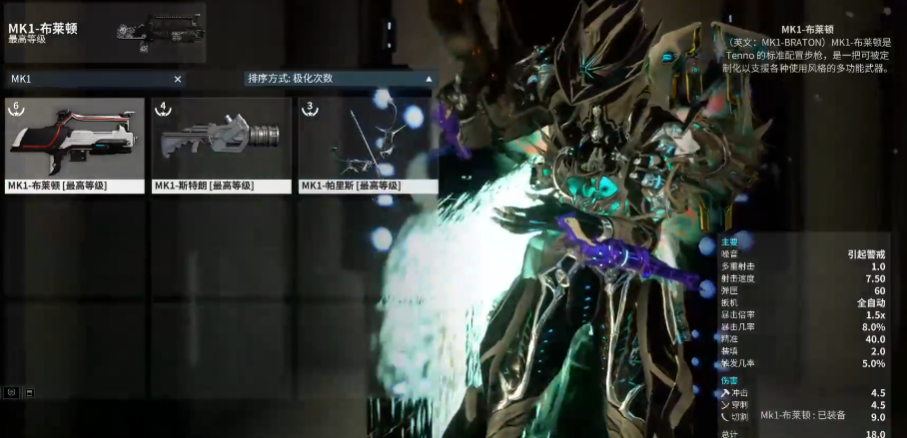Toggle the small emblem icon at bottom left
This screenshot has height=438, width=907.
coord(10,391)
